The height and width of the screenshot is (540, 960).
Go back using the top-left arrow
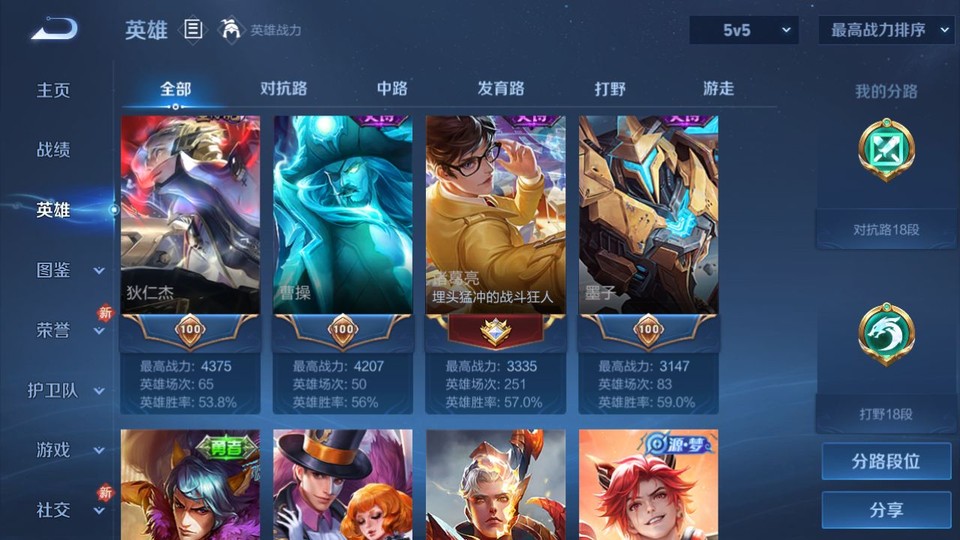coord(53,30)
